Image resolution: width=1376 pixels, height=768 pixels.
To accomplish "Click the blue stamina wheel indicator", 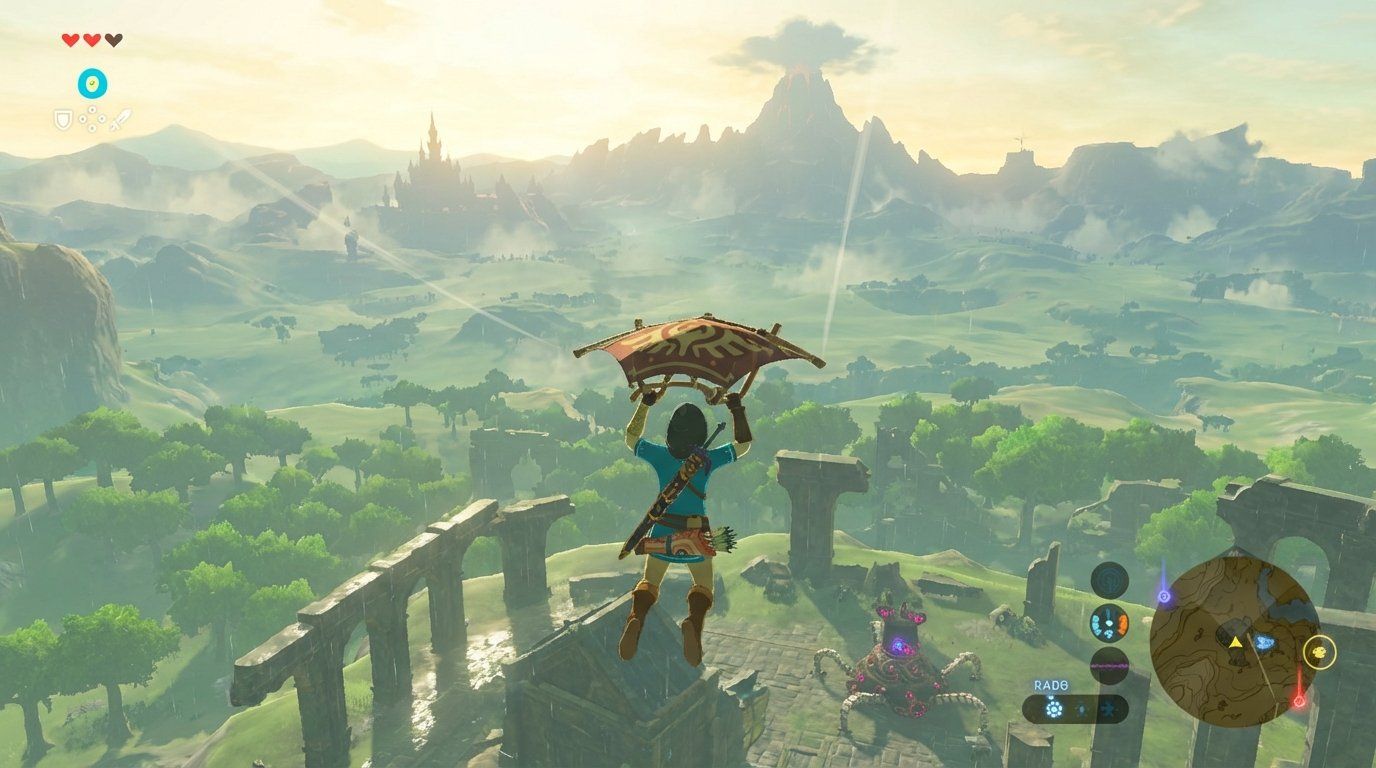I will [91, 83].
